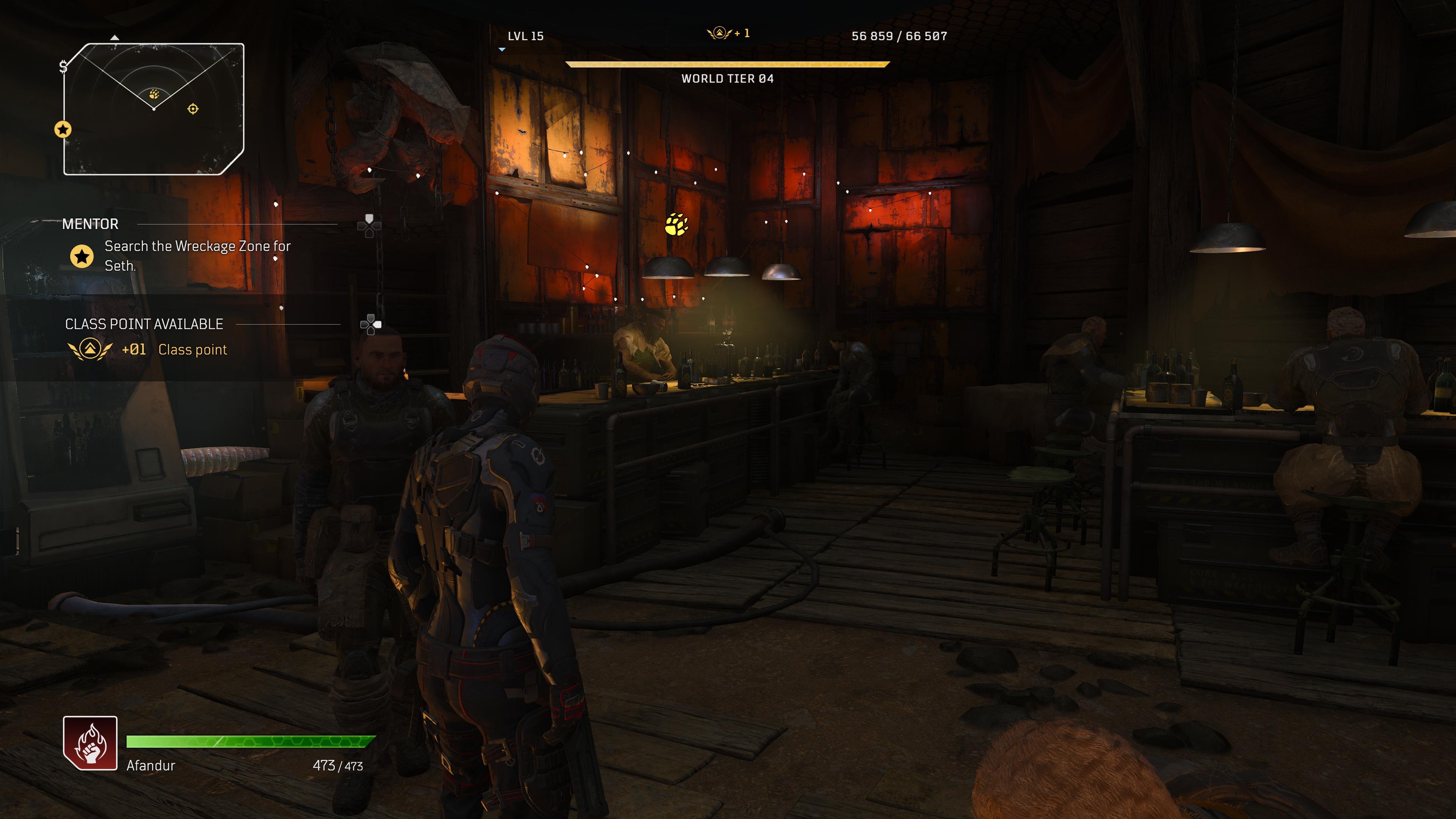This screenshot has width=1456, height=819.
Task: Open the Mentor quest header
Action: pyautogui.click(x=91, y=224)
